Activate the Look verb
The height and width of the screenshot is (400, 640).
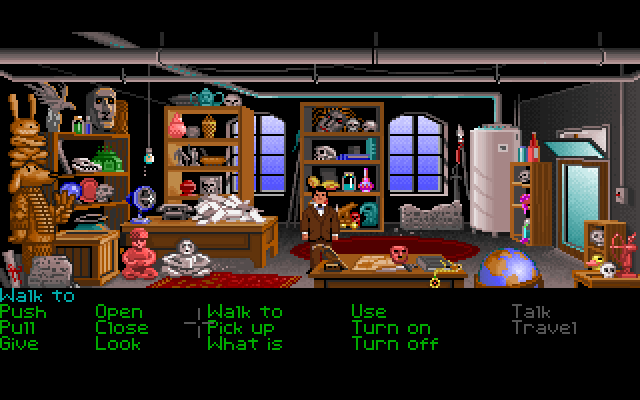click(116, 344)
